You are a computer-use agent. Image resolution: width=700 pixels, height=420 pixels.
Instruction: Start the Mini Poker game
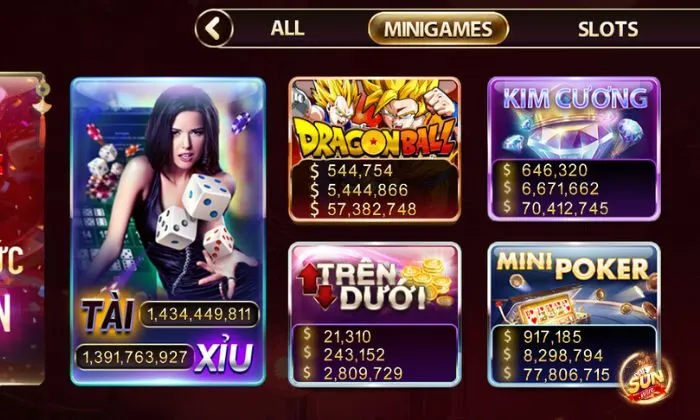point(574,313)
